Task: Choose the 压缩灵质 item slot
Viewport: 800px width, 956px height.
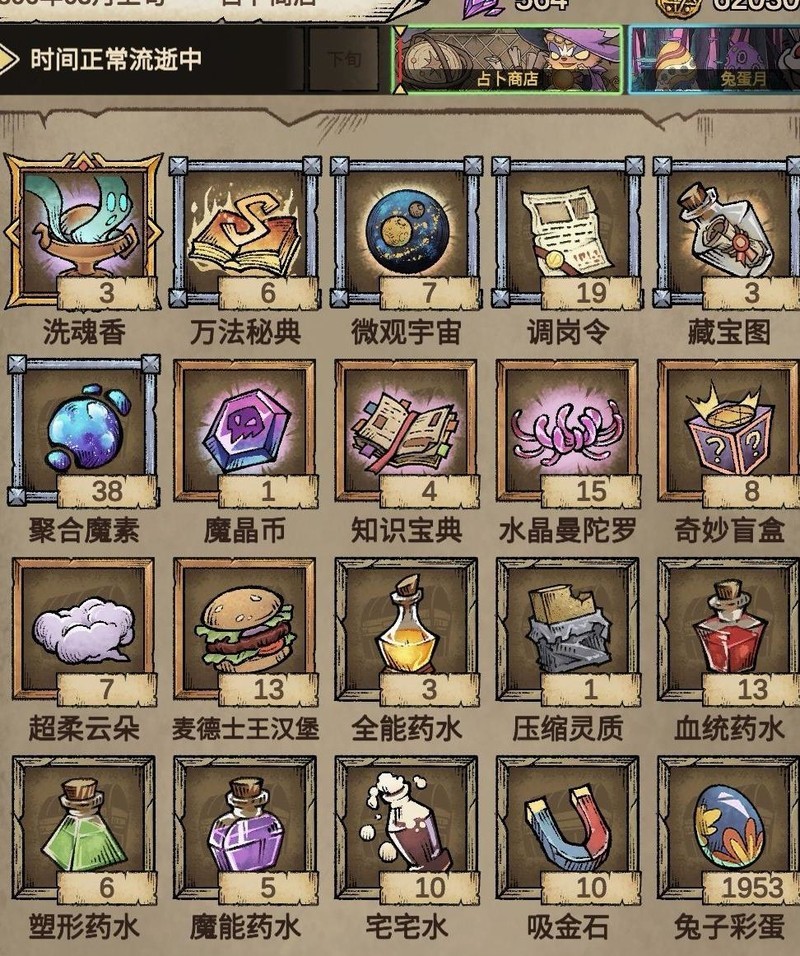Action: coord(567,630)
